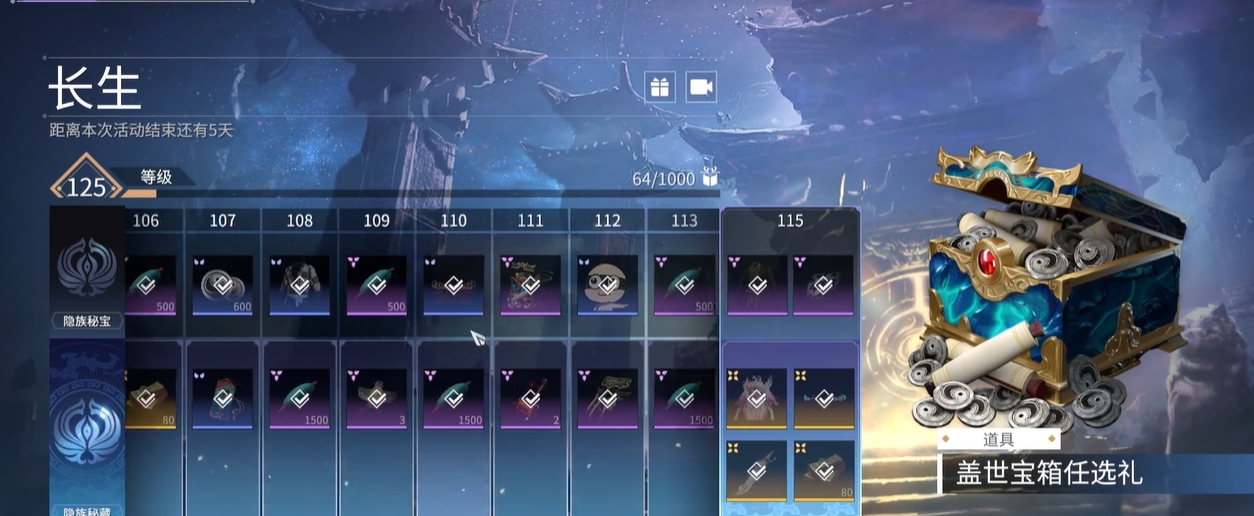Select the level 111 upper-row character reward
Image resolution: width=1254 pixels, height=516 pixels.
click(530, 285)
